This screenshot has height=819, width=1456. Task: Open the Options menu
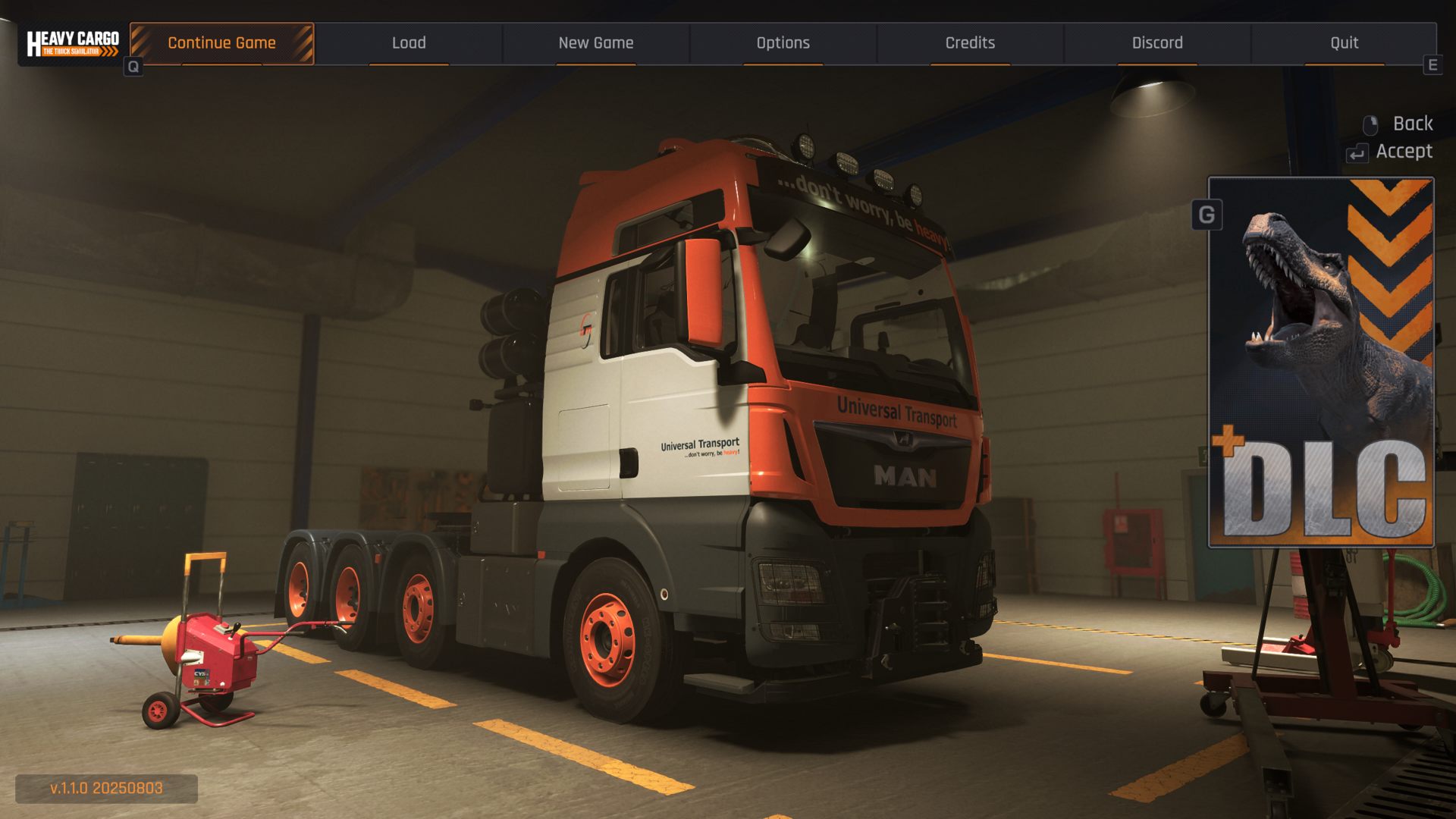click(x=783, y=43)
